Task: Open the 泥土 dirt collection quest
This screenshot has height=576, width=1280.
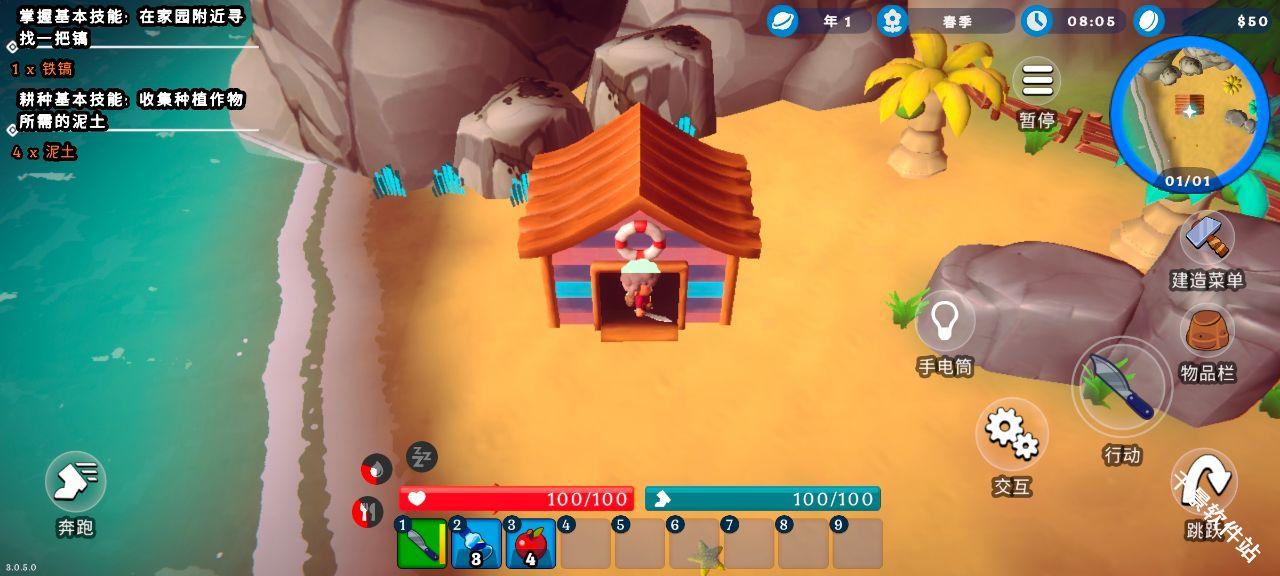Action: pos(130,111)
